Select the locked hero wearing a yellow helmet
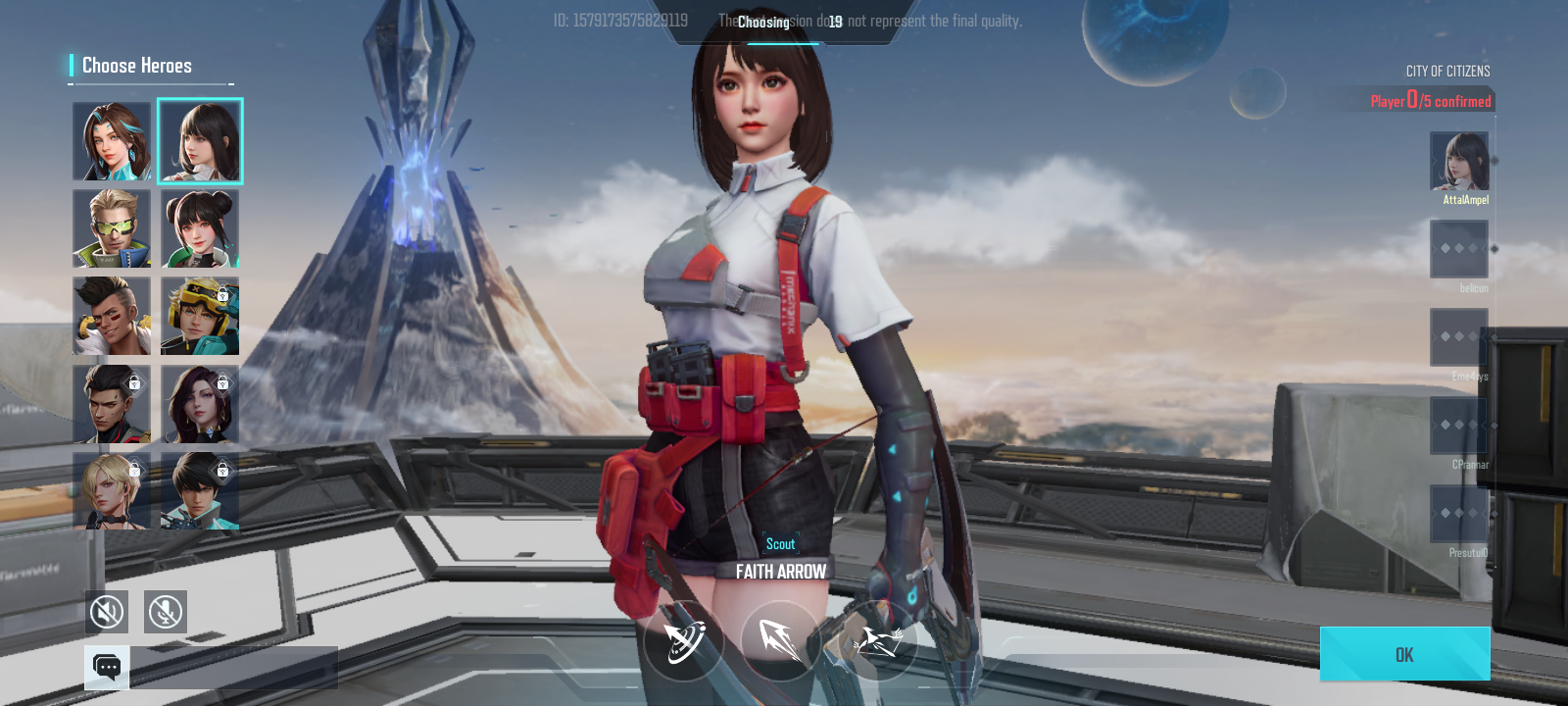 (200, 316)
